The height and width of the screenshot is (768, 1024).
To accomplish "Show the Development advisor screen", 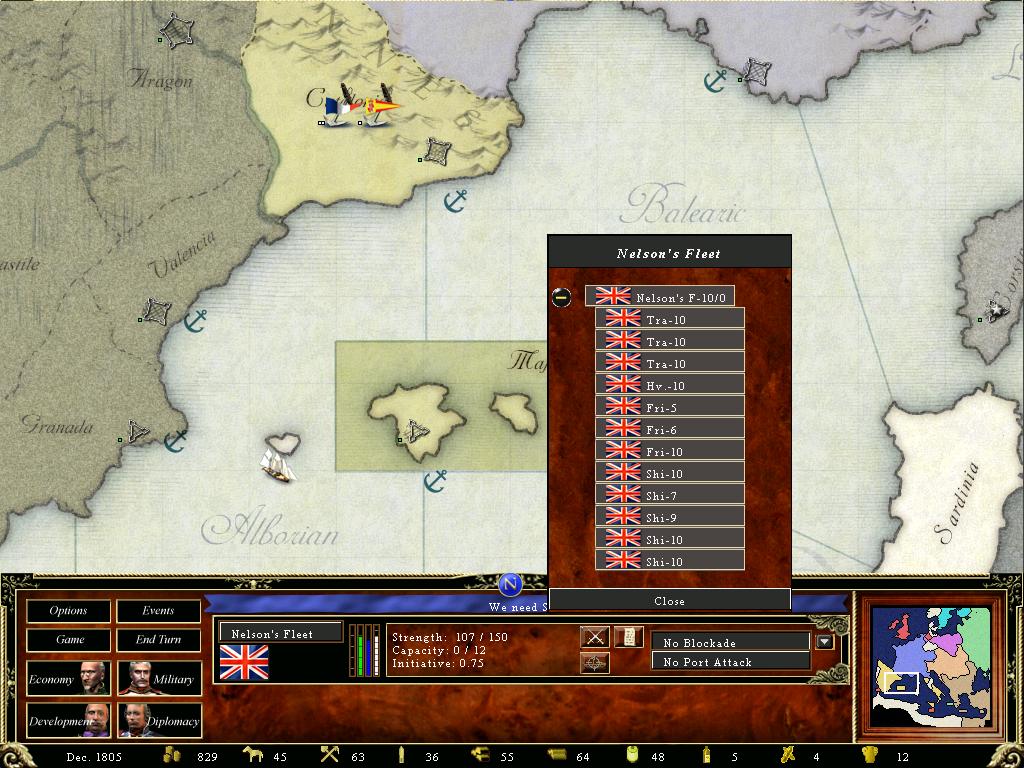I will pos(68,720).
